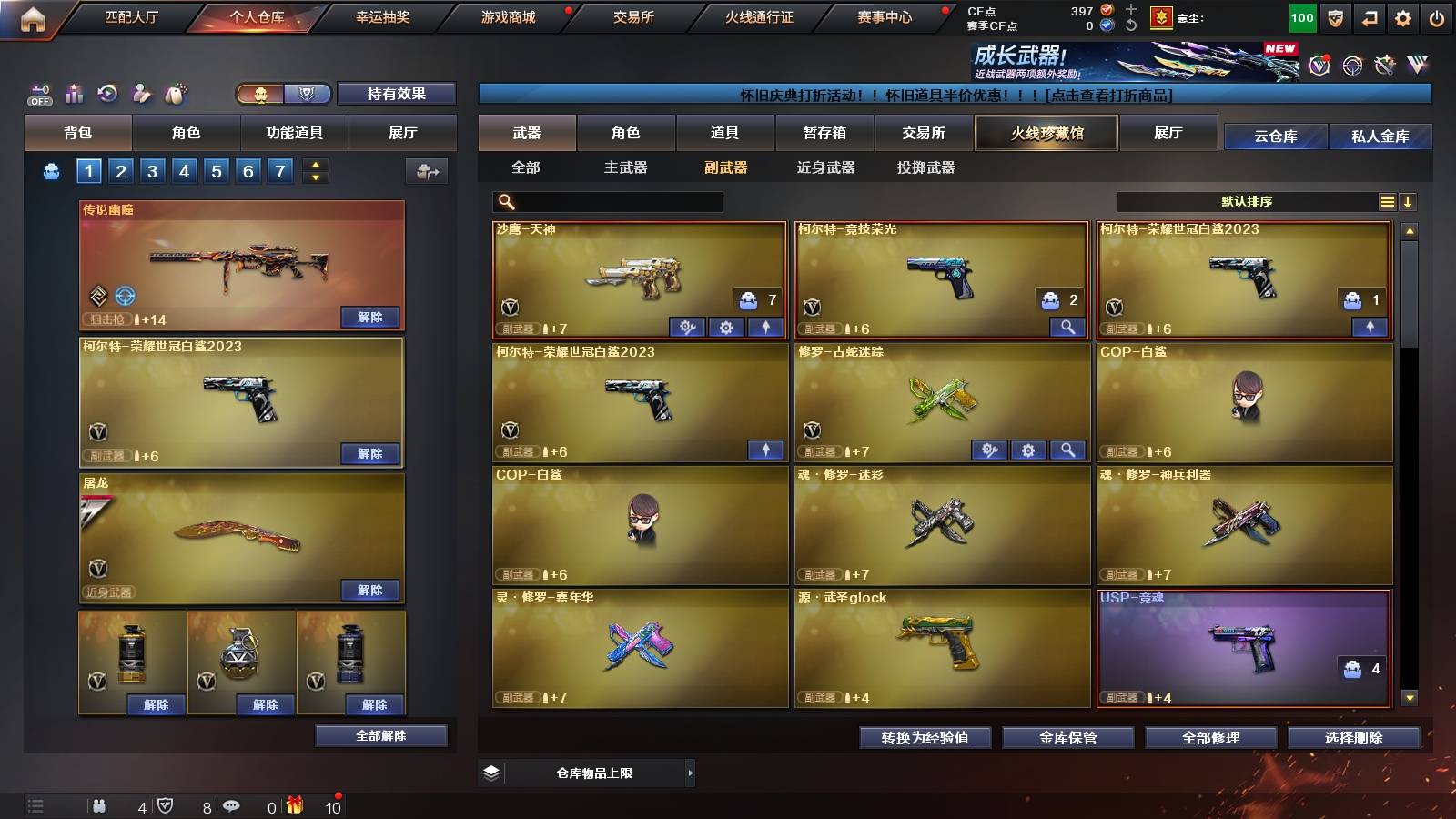The image size is (1456, 819).
Task: Click the 全部解除 button to remove all equipment
Action: pos(381,735)
